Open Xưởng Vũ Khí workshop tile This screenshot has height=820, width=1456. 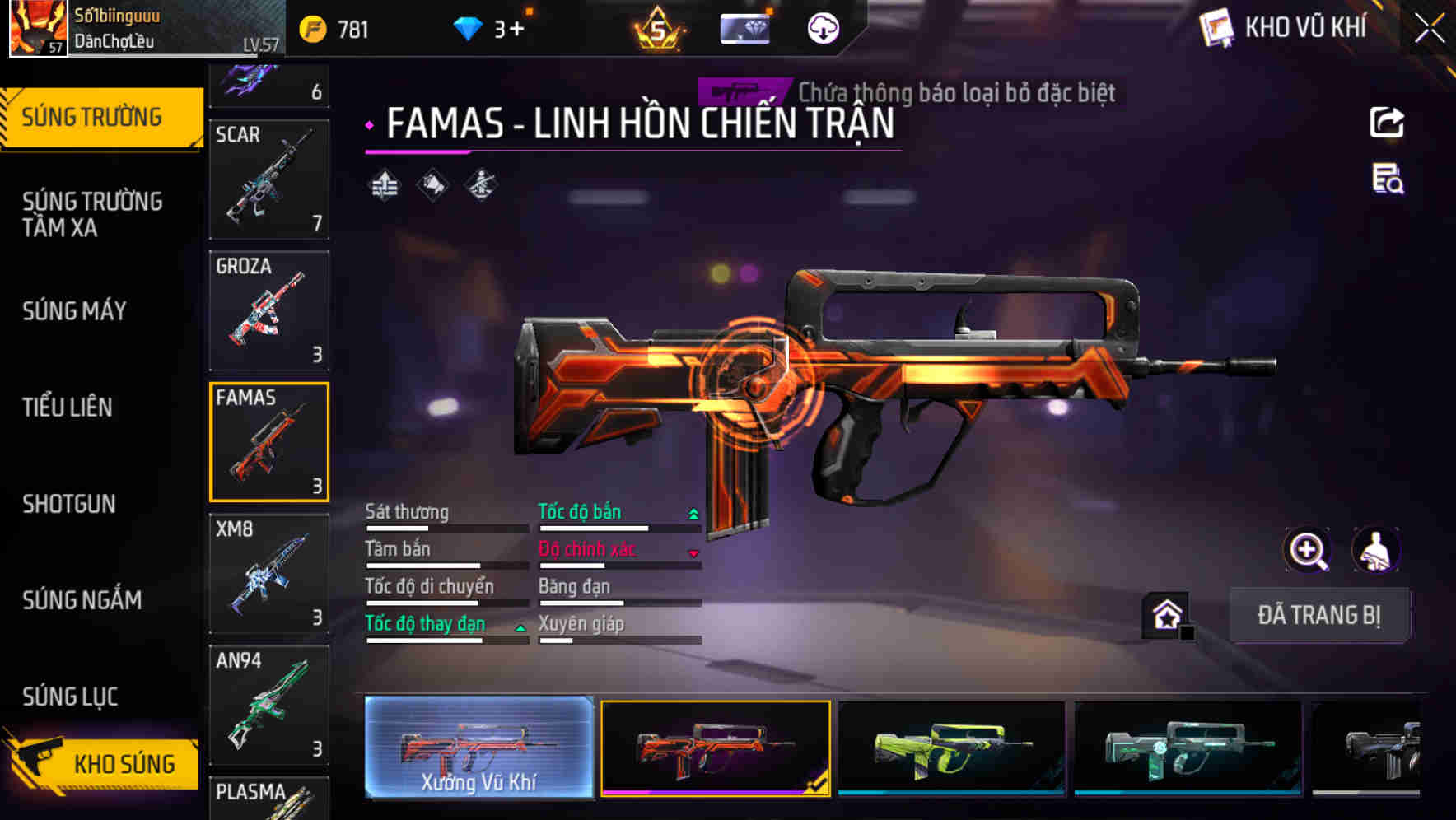(478, 748)
